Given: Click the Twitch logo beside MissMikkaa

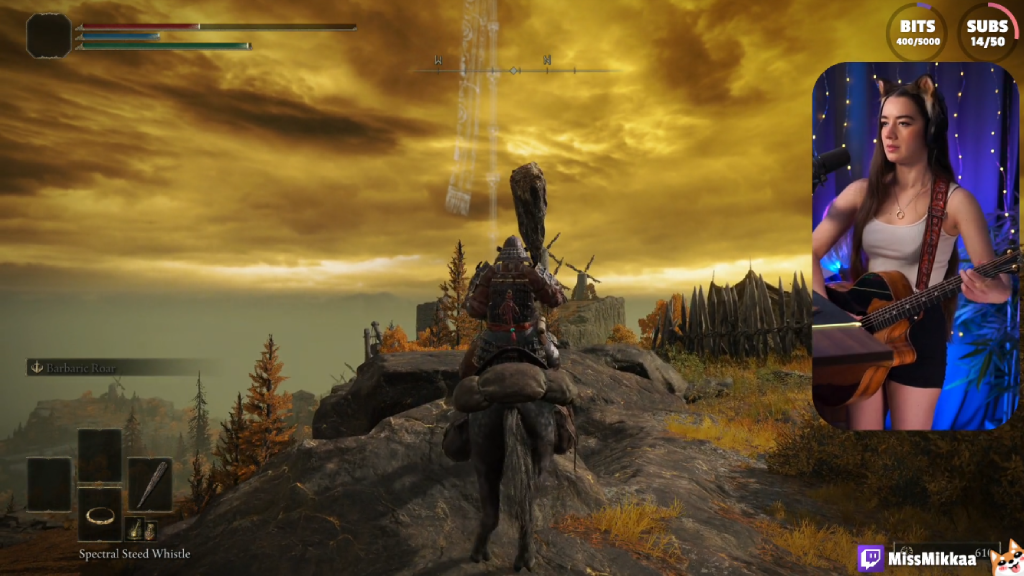Looking at the screenshot, I should pyautogui.click(x=870, y=558).
